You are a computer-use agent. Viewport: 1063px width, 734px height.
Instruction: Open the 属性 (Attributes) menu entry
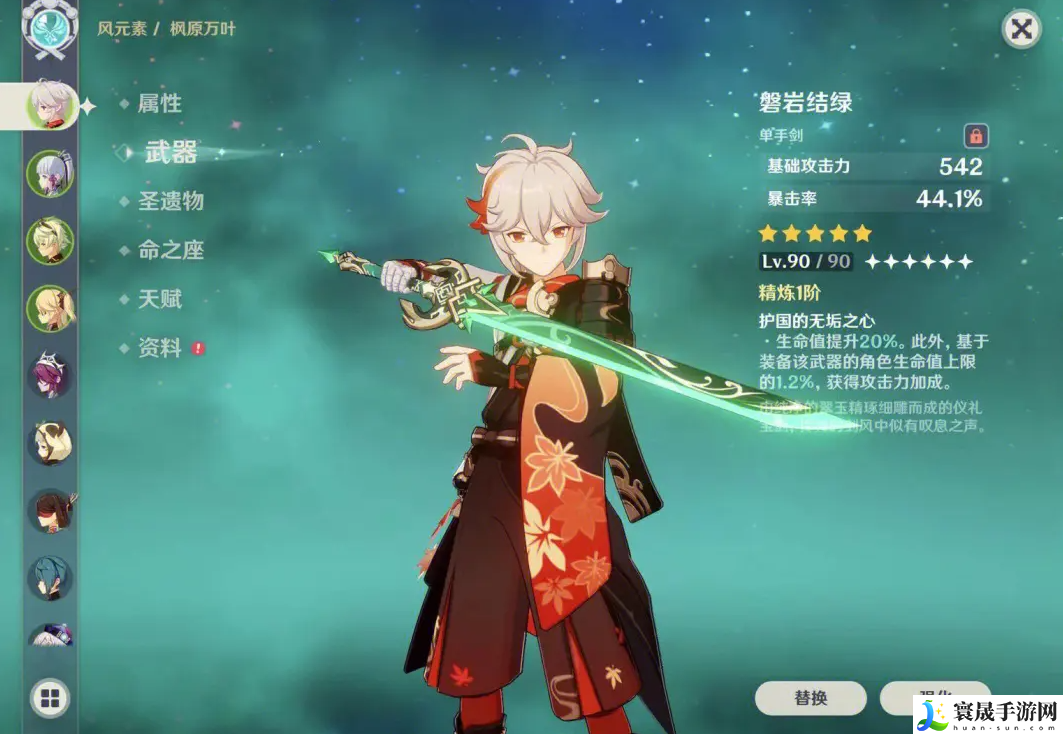pos(159,103)
